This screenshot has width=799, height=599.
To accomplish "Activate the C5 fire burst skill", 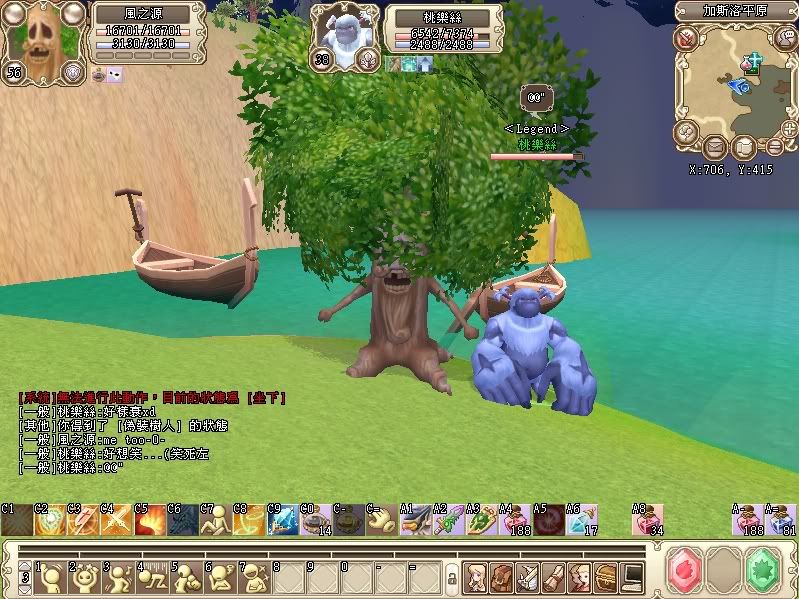I will (x=150, y=521).
